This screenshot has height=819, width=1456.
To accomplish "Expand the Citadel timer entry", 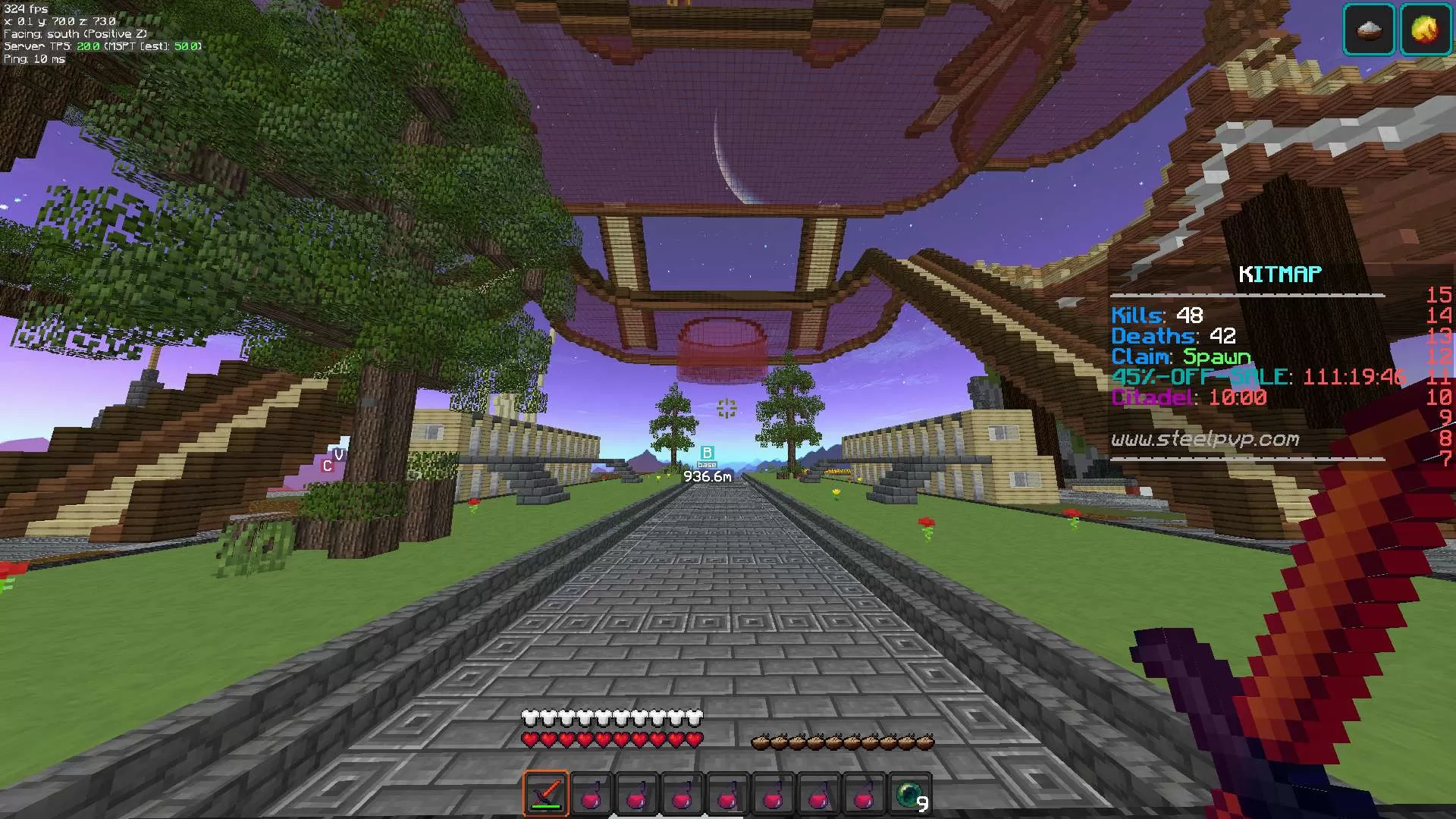I will [x=1188, y=397].
